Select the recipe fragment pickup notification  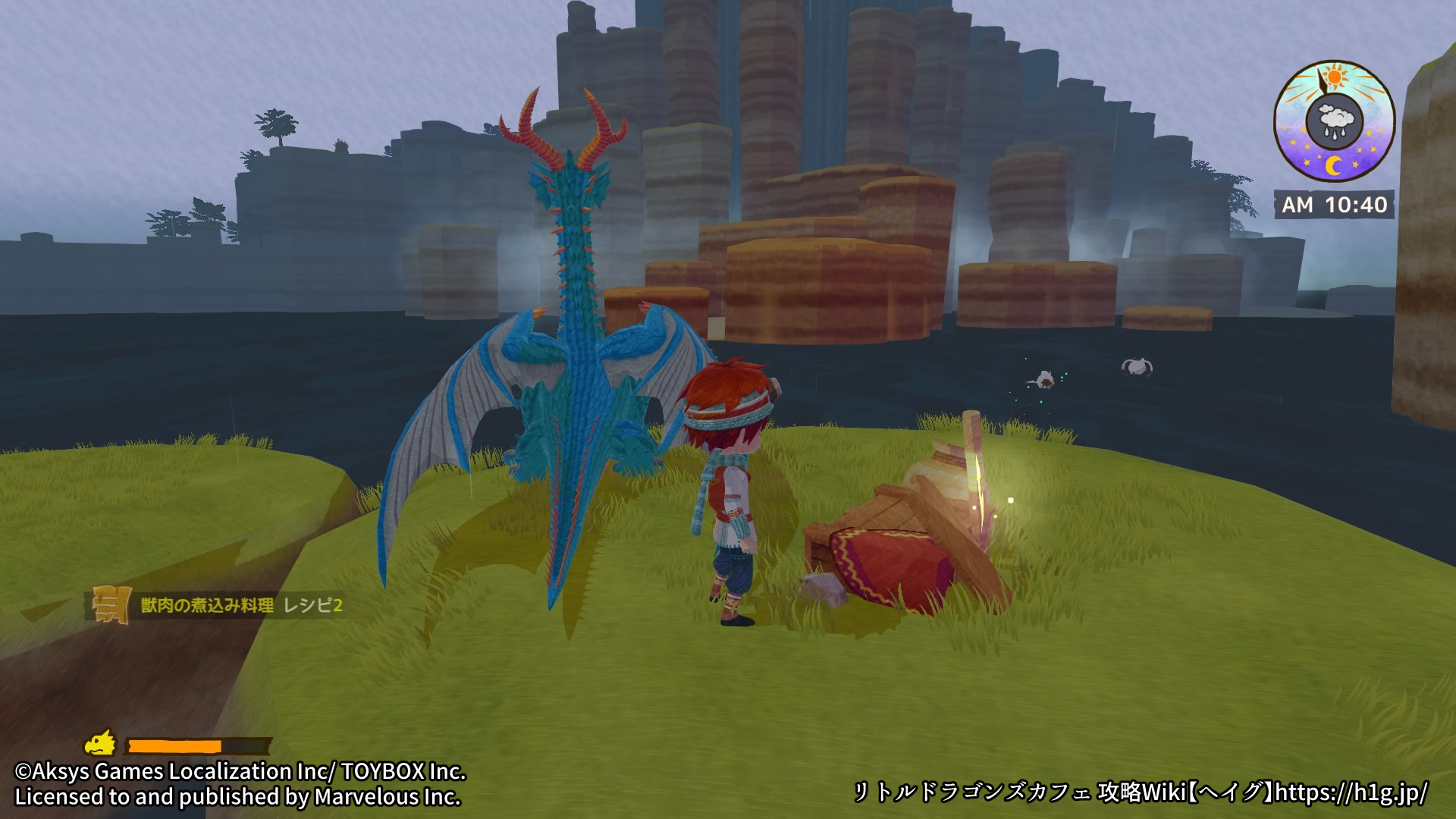point(221,604)
